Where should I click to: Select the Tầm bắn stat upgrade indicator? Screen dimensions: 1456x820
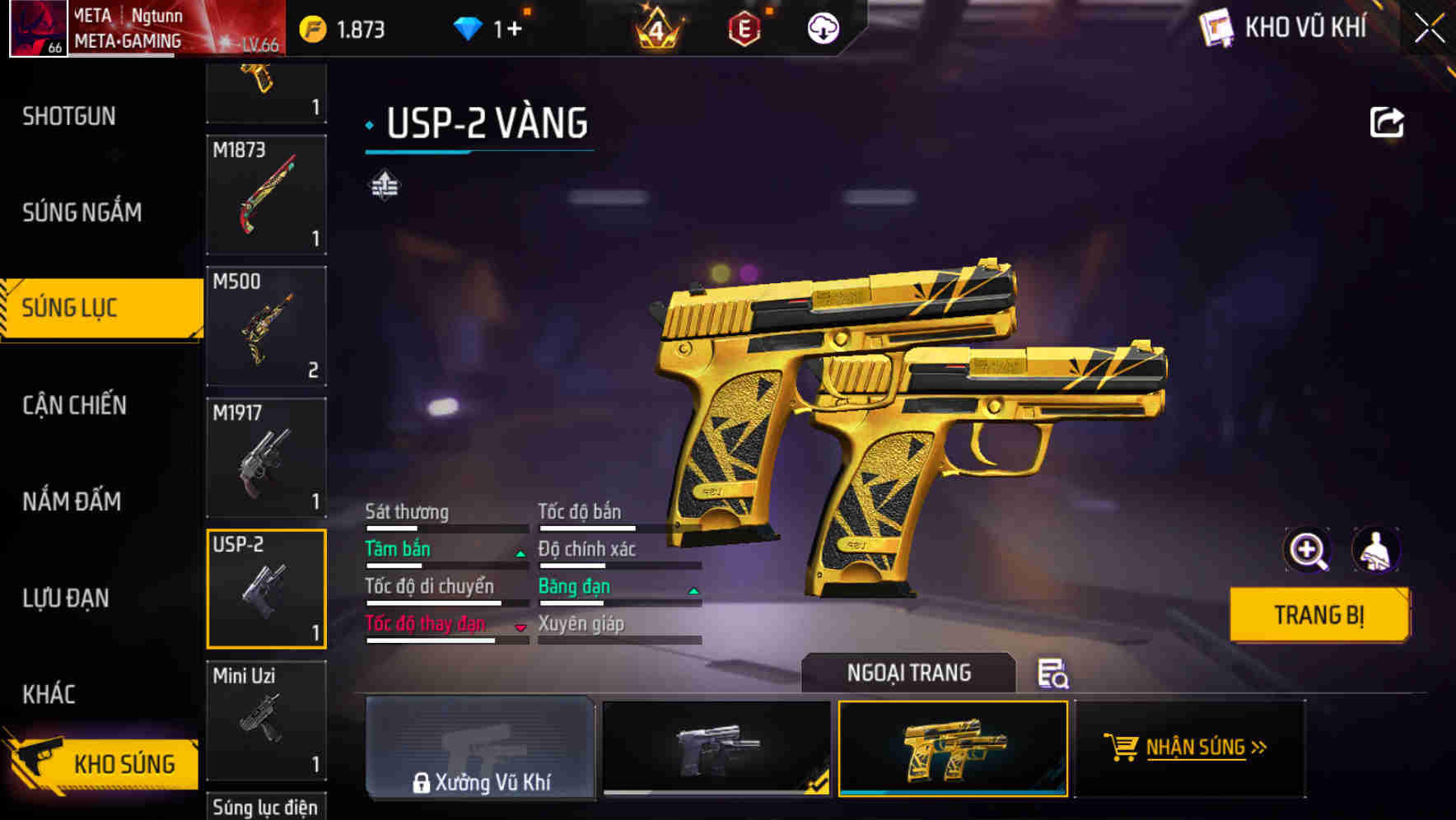(x=520, y=553)
